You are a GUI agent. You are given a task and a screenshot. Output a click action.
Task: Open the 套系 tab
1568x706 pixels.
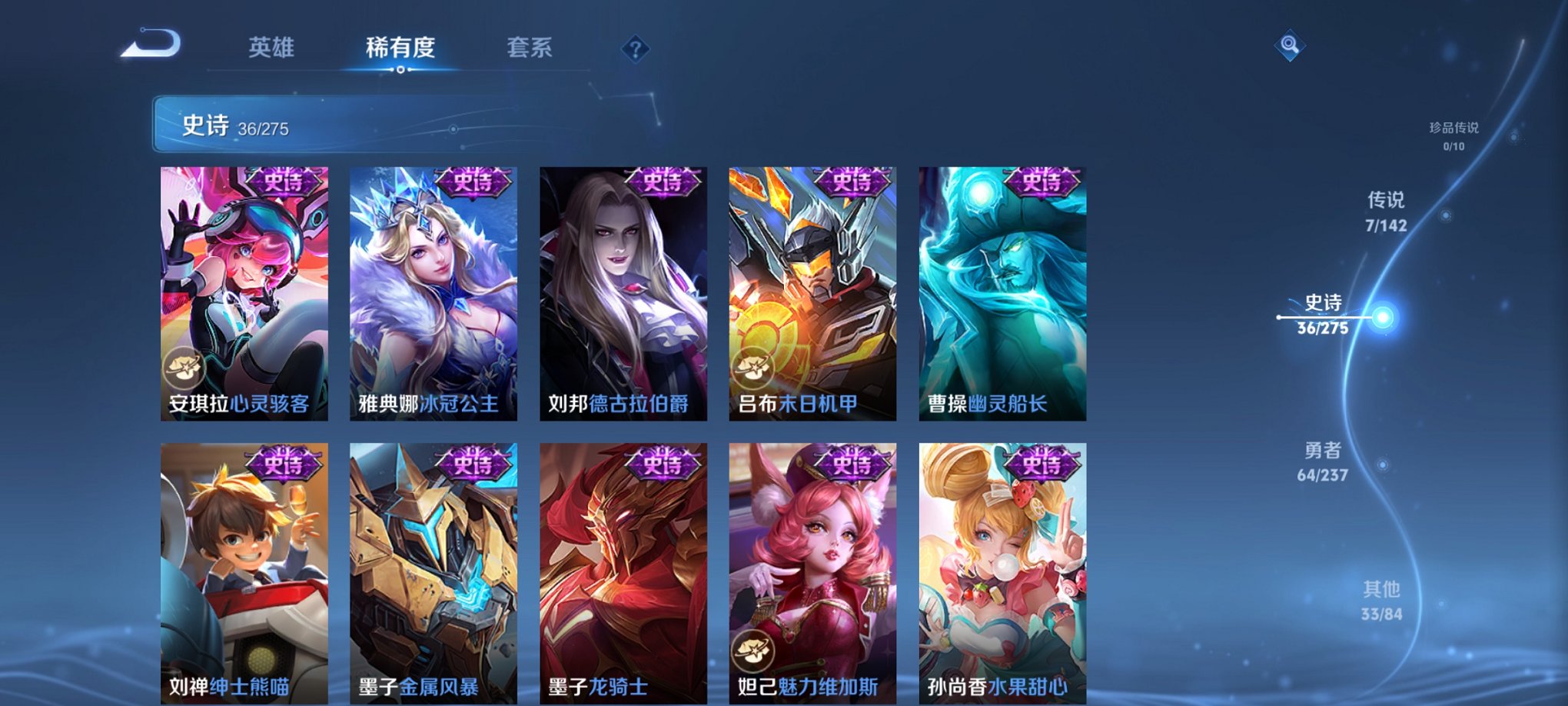(x=531, y=48)
